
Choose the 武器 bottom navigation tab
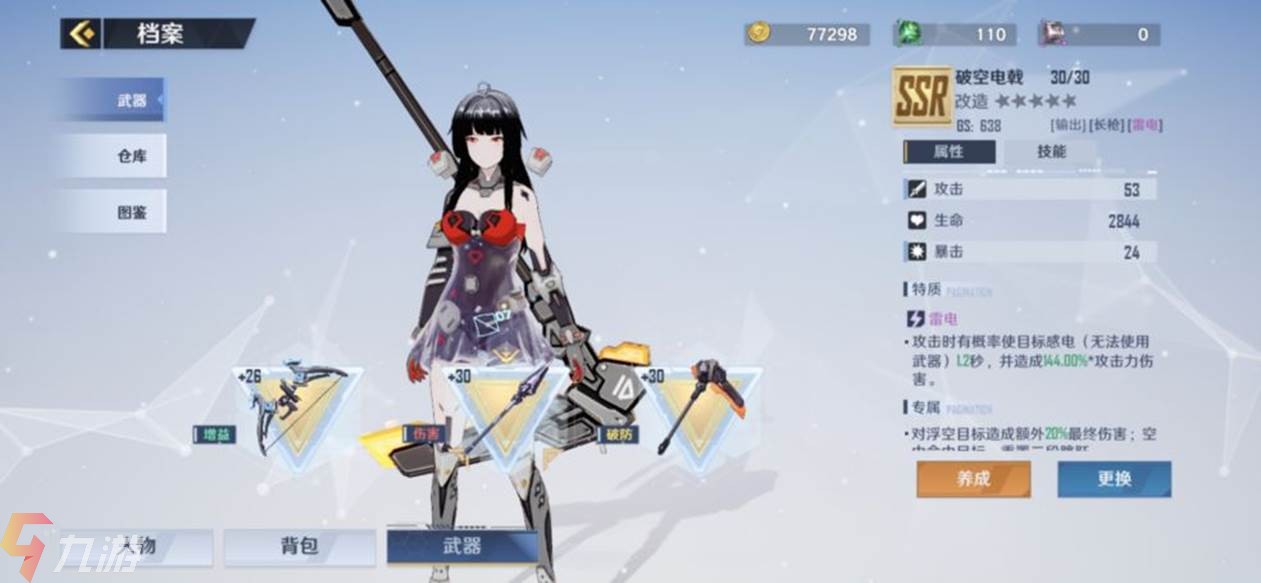pyautogui.click(x=462, y=546)
